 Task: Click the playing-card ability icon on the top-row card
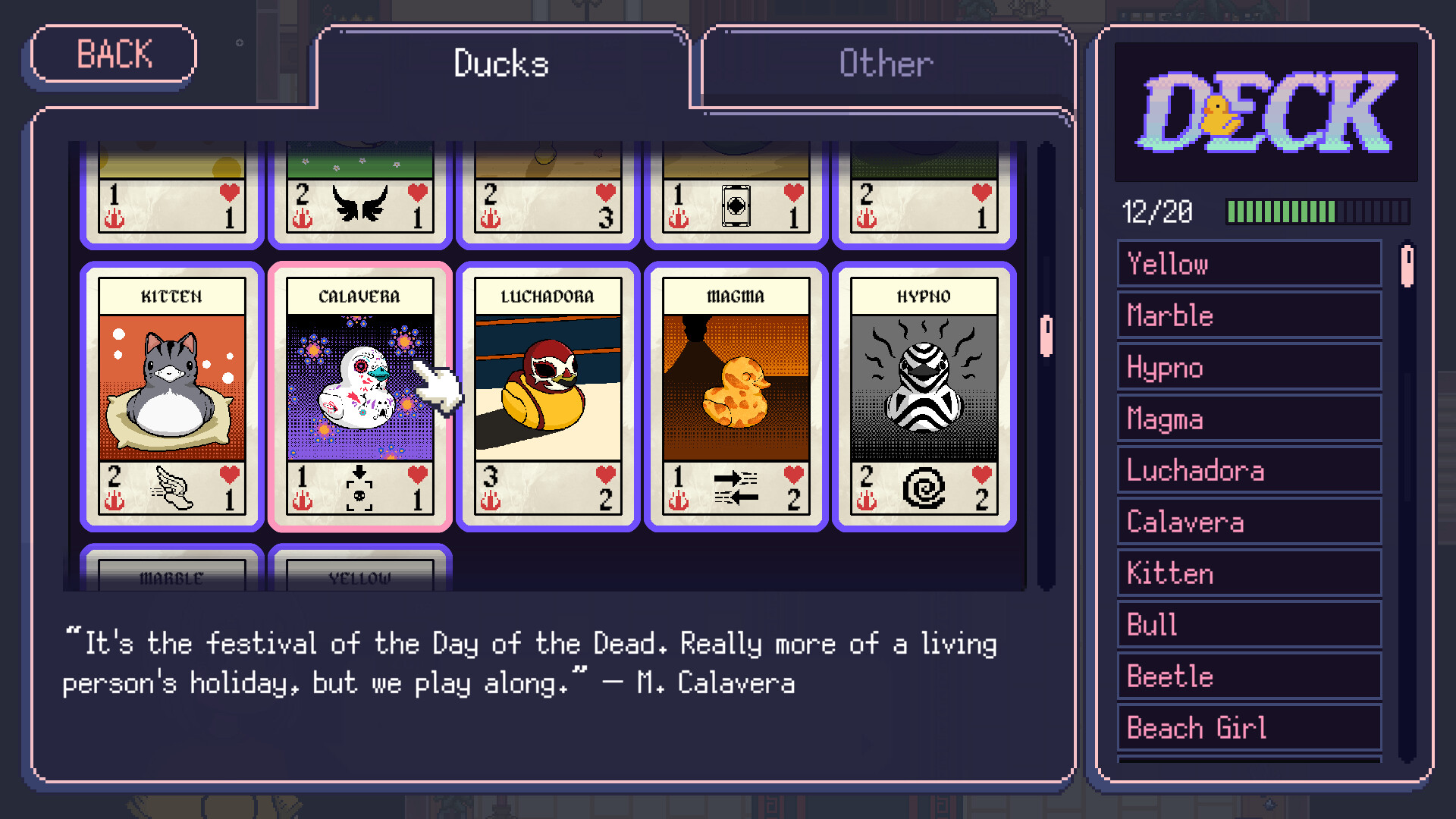(736, 203)
